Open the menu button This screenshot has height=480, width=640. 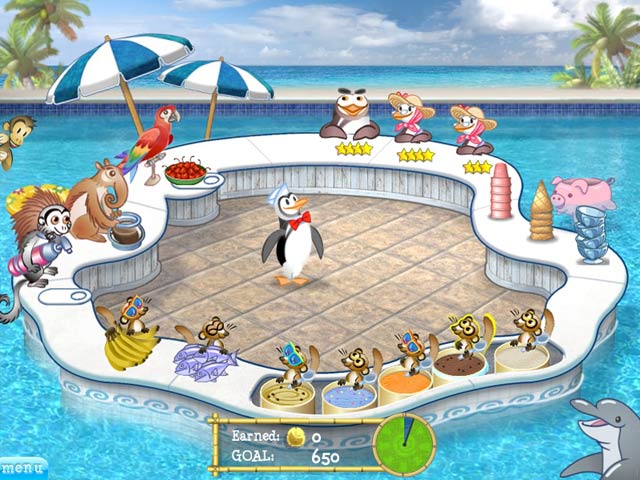point(22,467)
